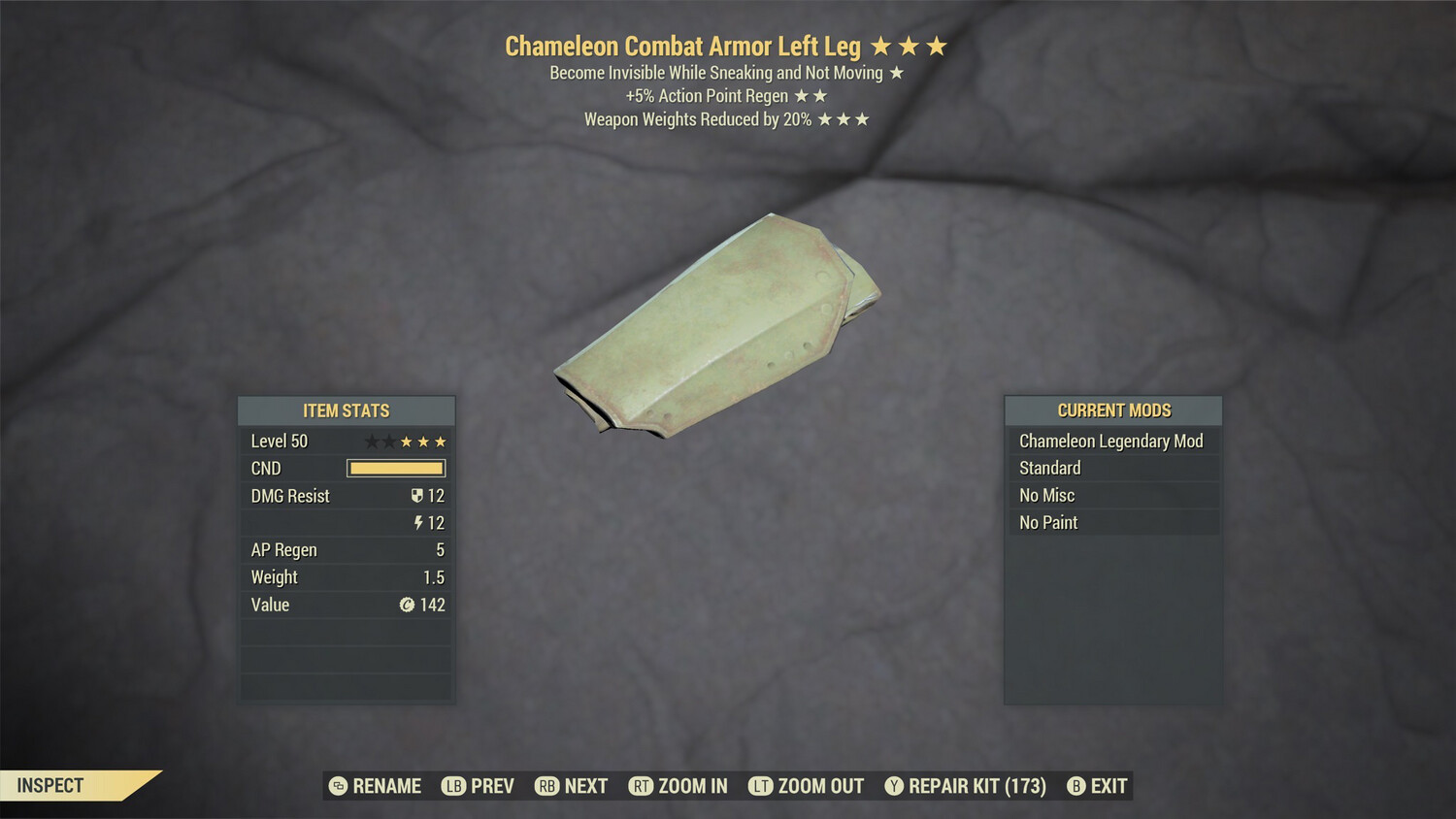
Task: Click the CND condition bar
Action: pos(394,468)
